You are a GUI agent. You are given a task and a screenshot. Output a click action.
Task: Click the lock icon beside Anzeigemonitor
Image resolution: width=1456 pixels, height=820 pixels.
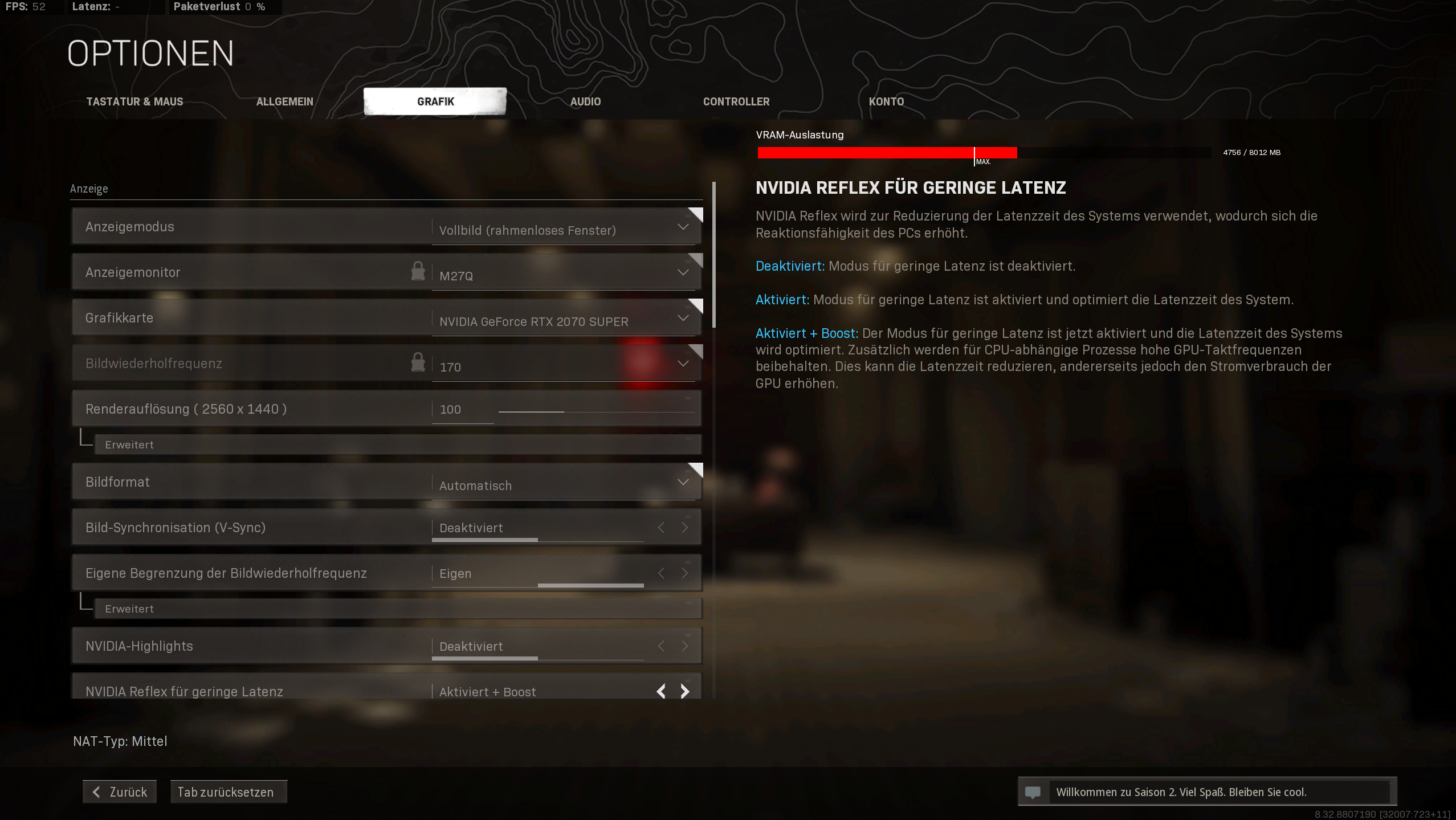(418, 271)
